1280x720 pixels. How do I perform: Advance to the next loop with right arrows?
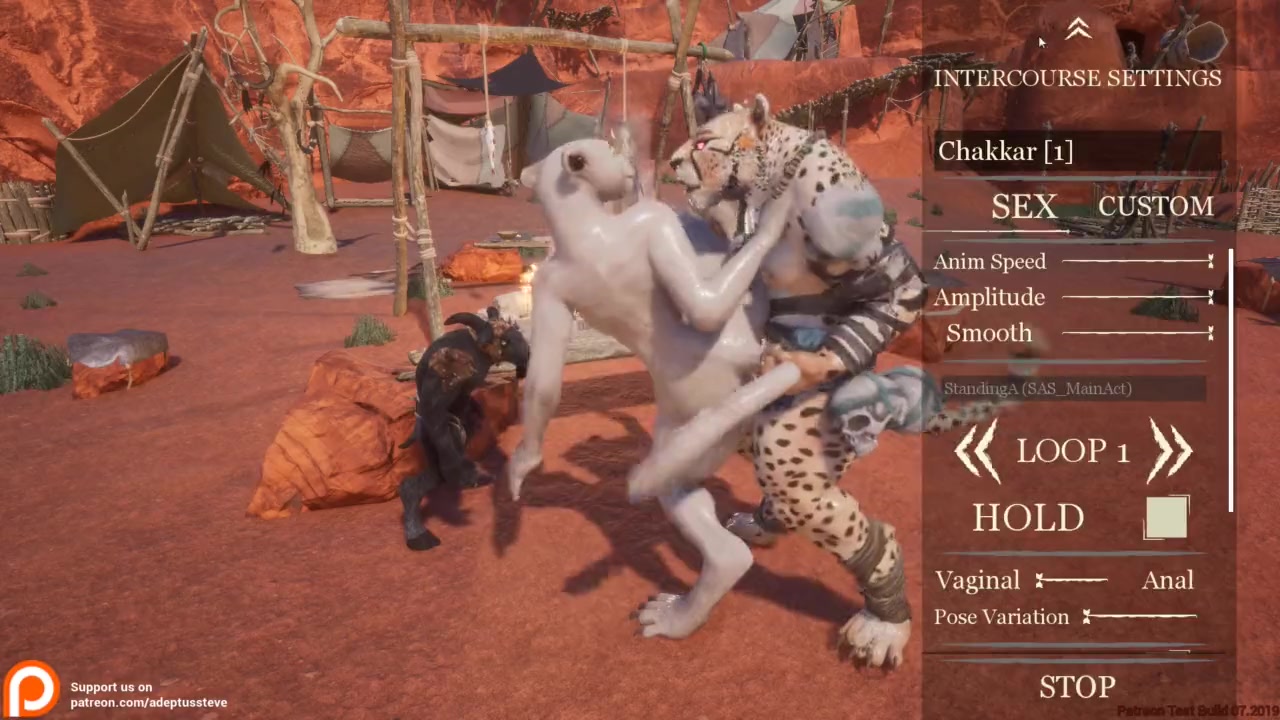point(1170,451)
